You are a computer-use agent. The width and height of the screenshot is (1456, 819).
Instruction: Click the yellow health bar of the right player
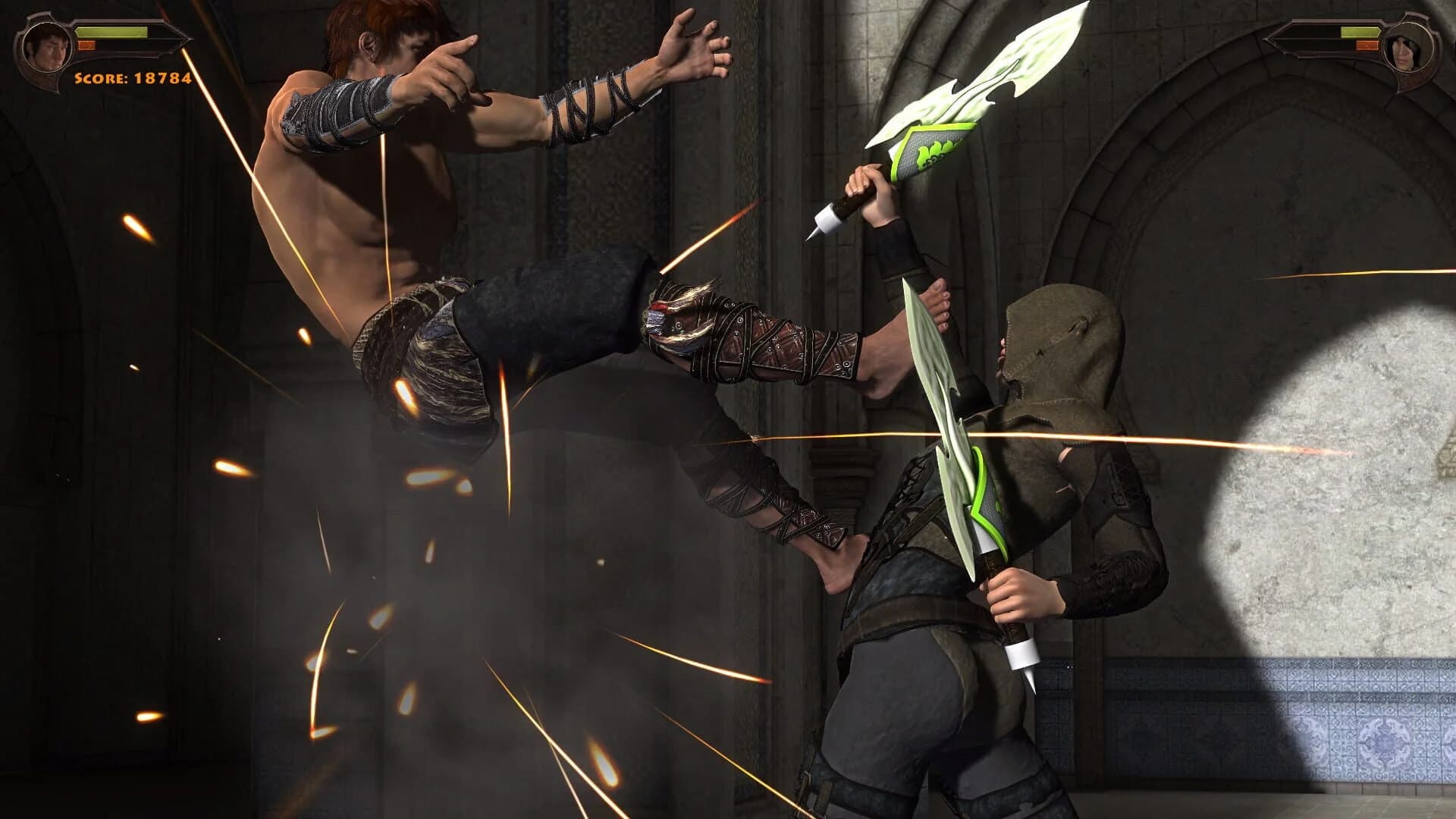click(1360, 32)
